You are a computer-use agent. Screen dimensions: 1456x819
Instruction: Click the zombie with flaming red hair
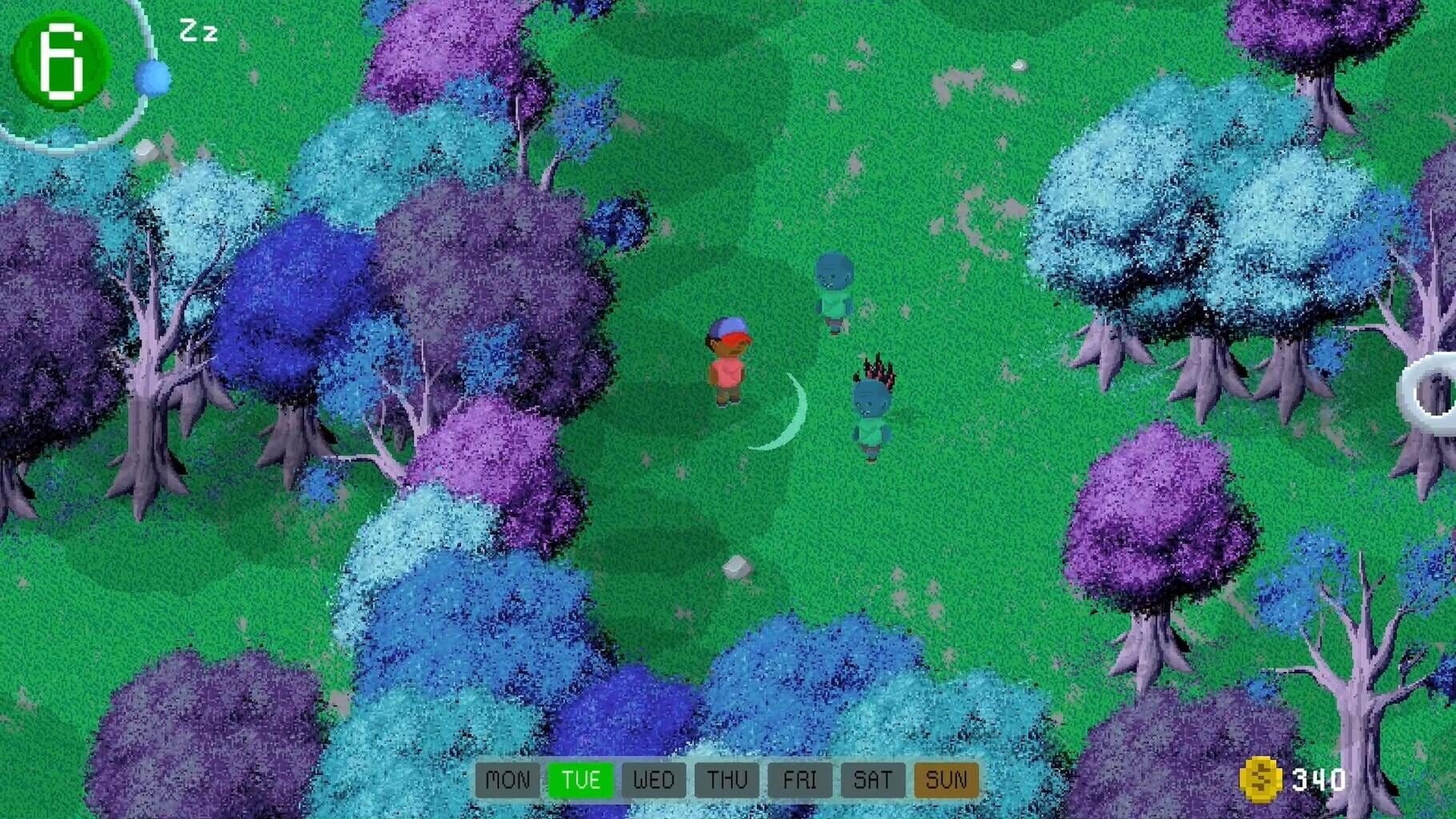click(x=871, y=408)
